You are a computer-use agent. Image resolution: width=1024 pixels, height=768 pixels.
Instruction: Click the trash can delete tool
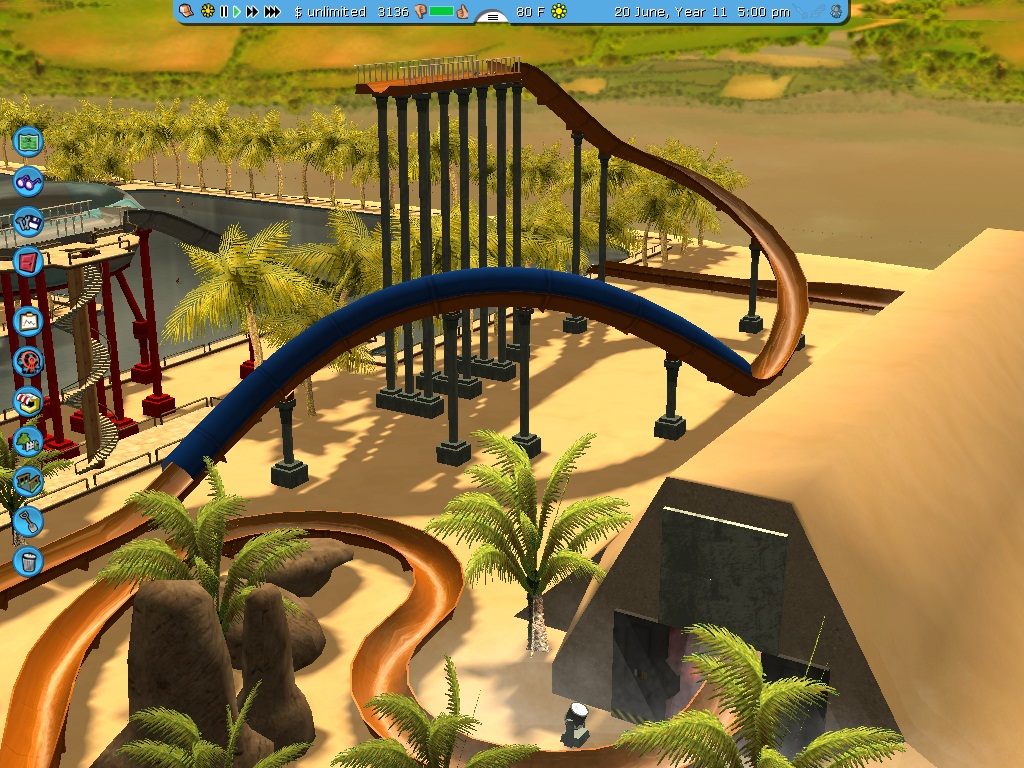click(29, 561)
